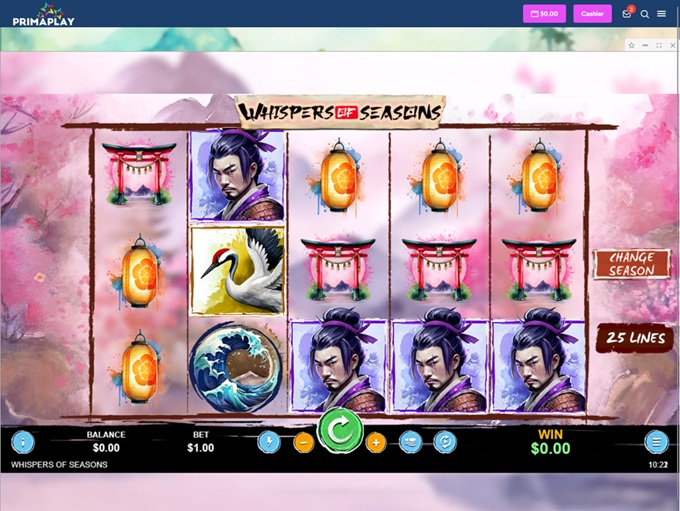
Task: Decrease the bet with the minus button
Action: pyautogui.click(x=304, y=442)
